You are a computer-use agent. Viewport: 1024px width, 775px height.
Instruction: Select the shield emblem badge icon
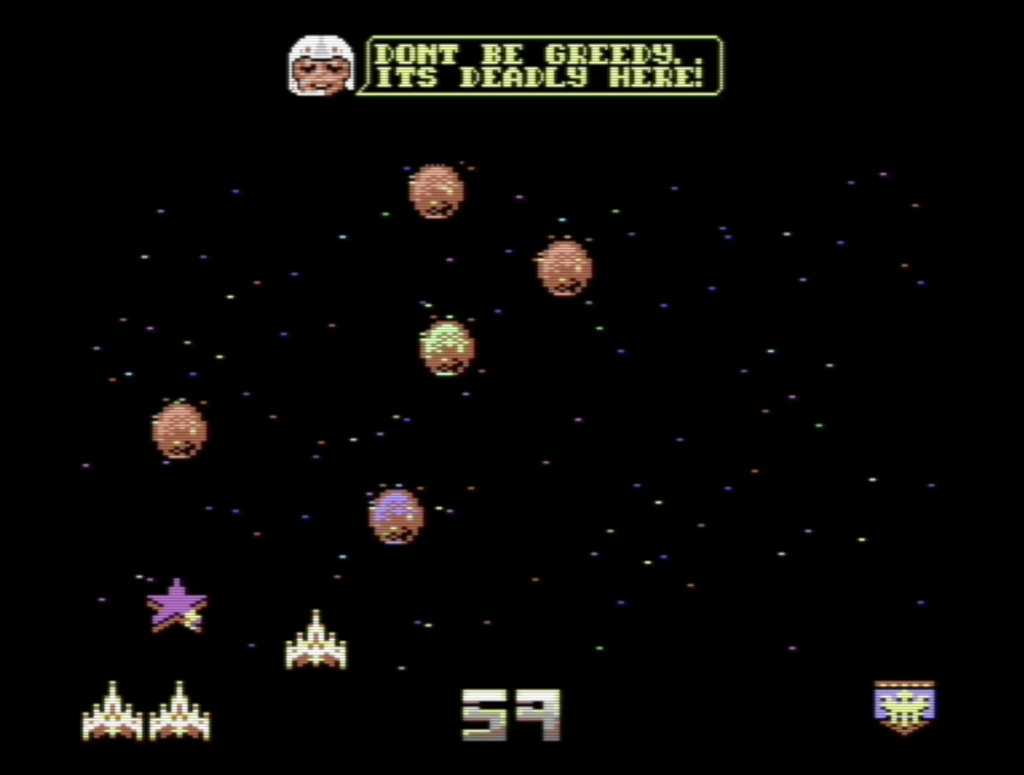pyautogui.click(x=904, y=707)
